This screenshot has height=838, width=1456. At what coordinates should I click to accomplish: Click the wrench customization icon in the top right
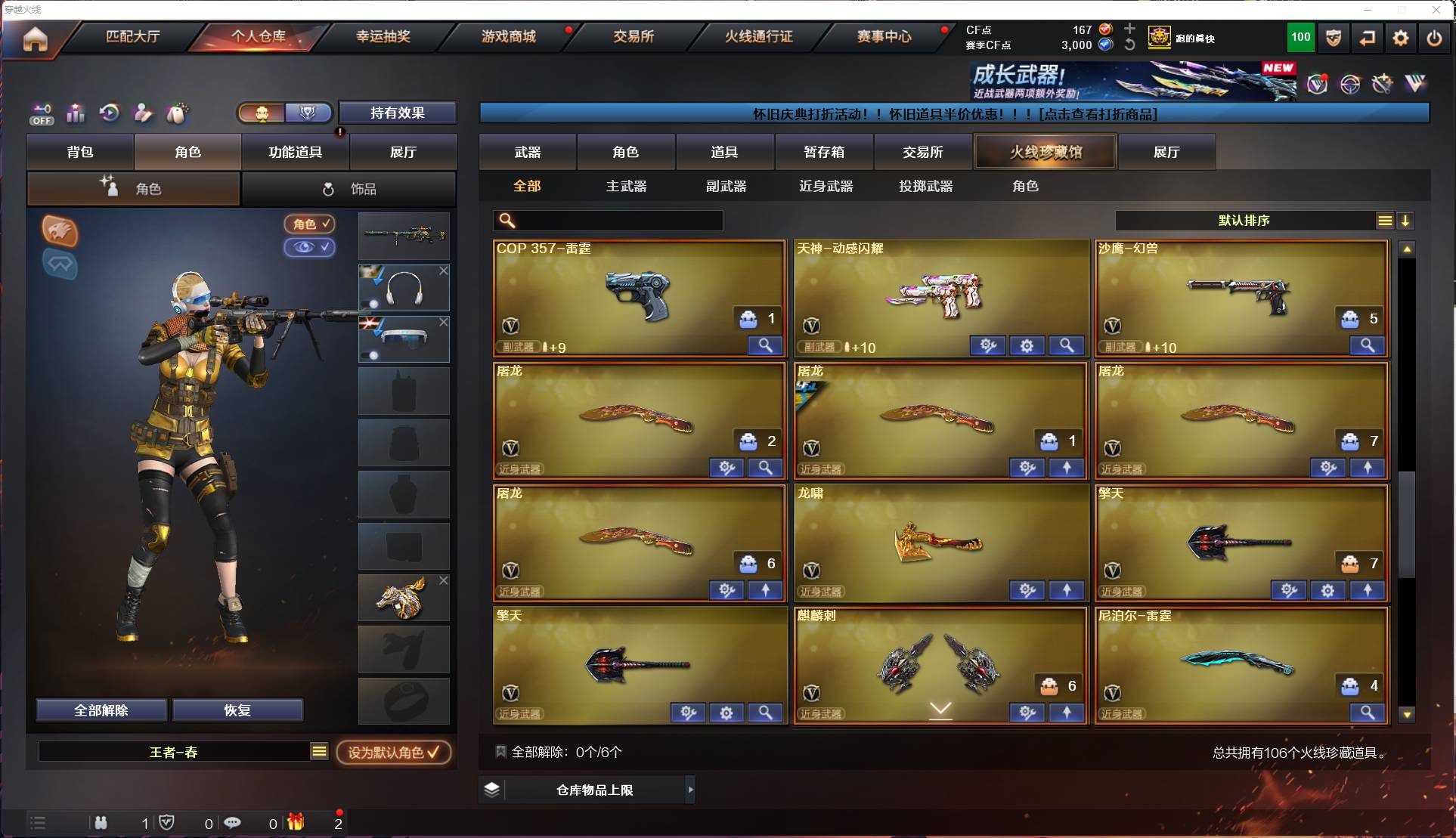tap(1382, 85)
